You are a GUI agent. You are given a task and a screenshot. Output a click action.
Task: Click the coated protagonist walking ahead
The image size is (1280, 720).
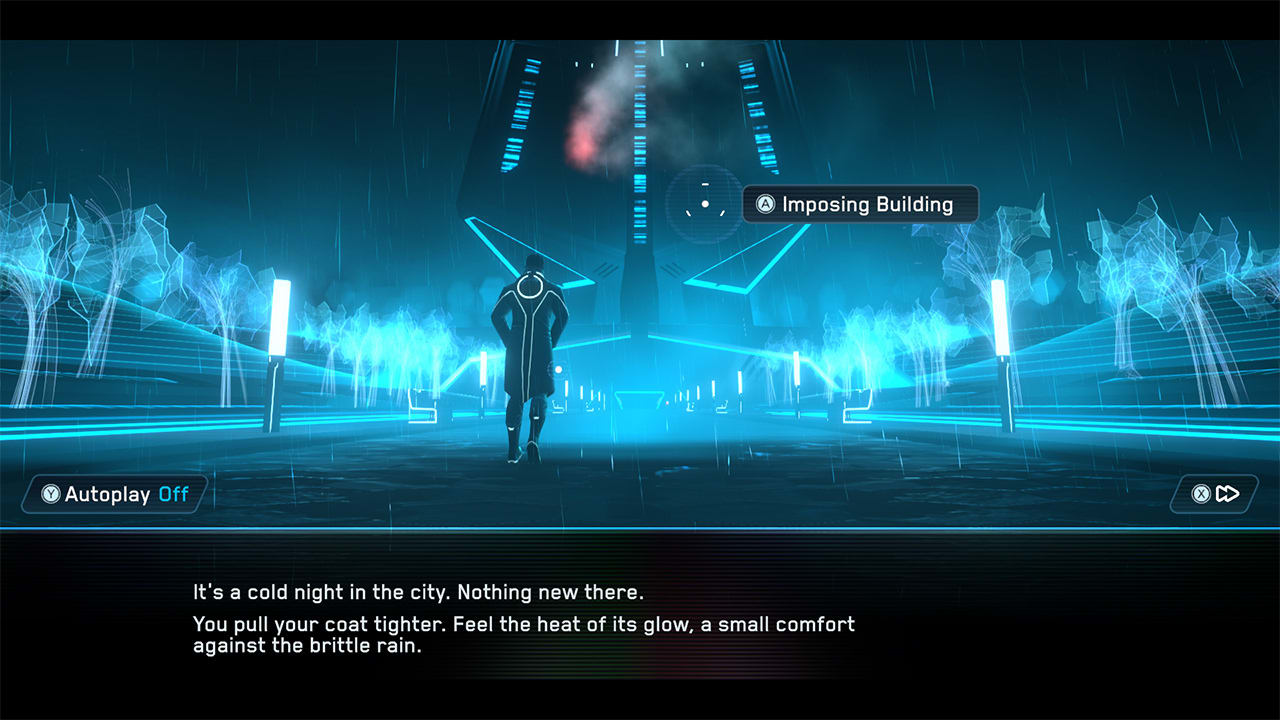[x=527, y=360]
